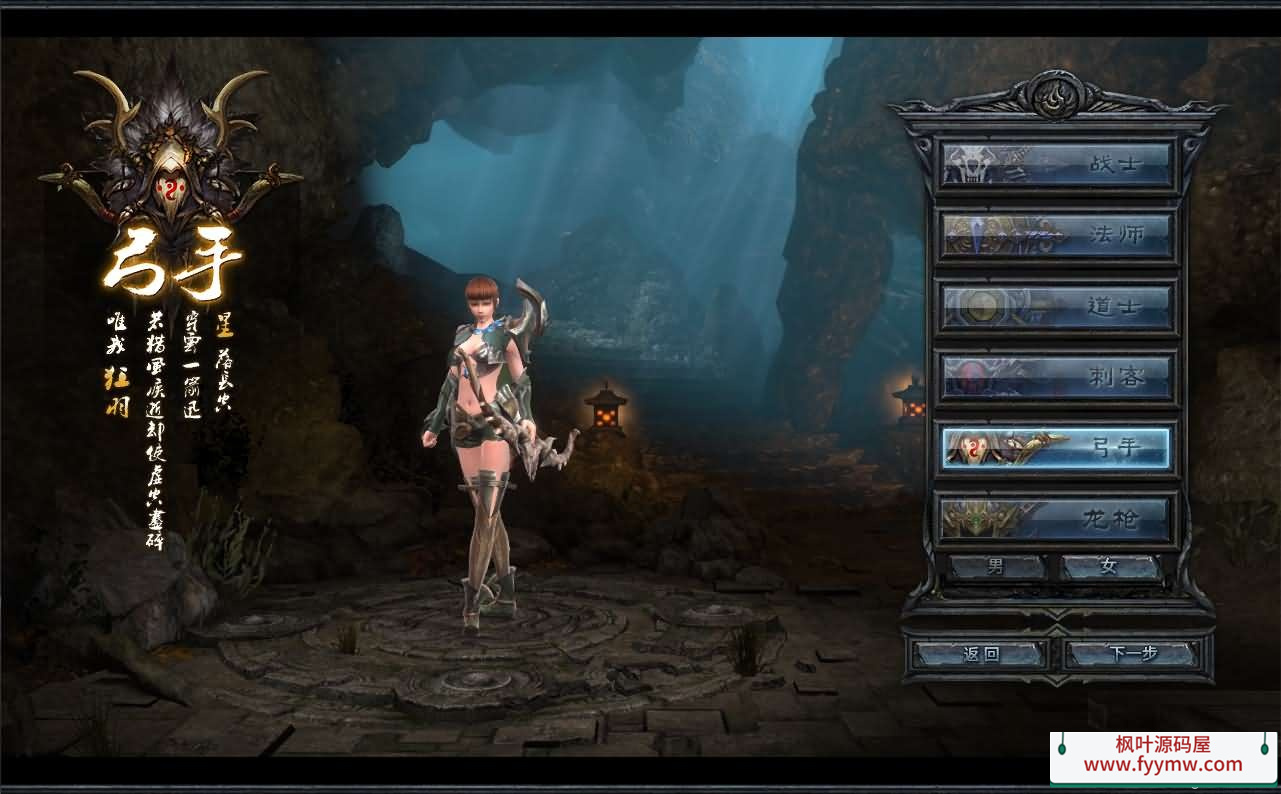Choose the 弓手 (Archer) class
The image size is (1281, 794).
pos(1057,448)
